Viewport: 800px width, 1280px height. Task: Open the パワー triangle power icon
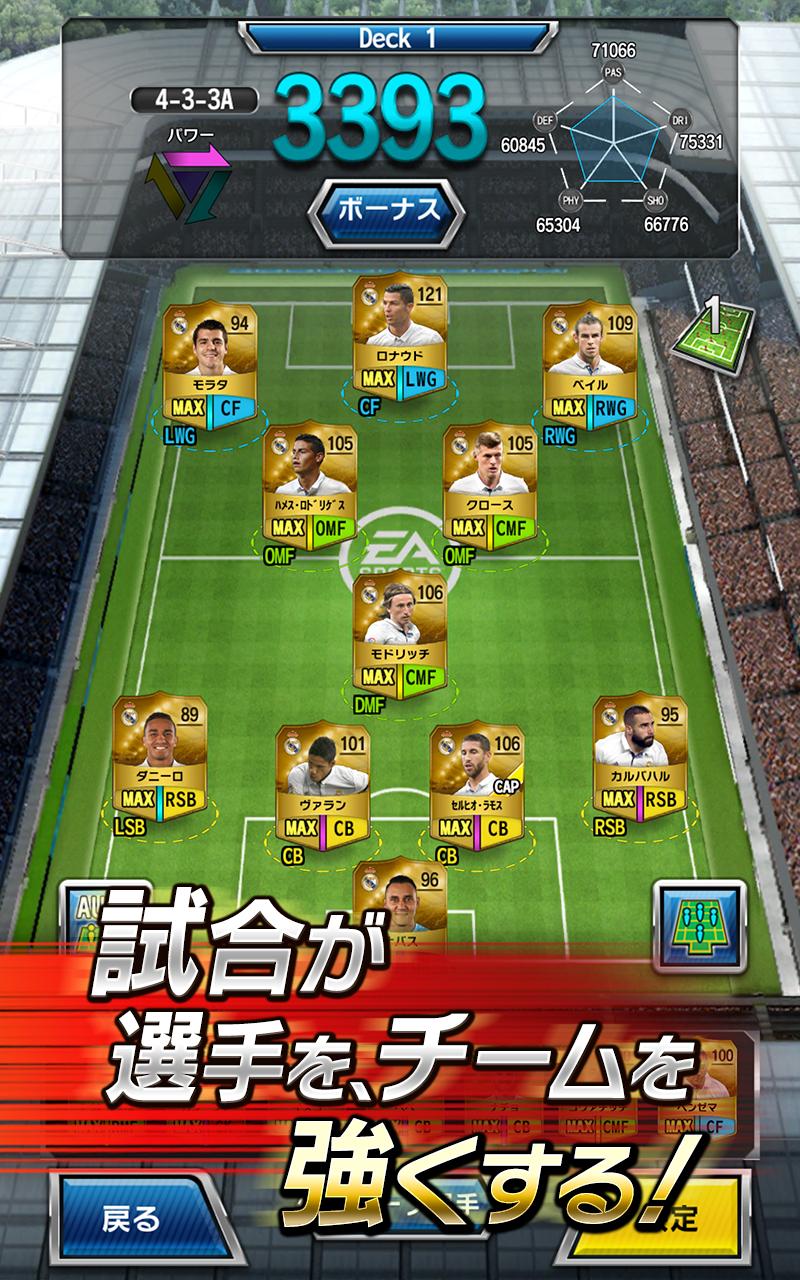(x=189, y=178)
